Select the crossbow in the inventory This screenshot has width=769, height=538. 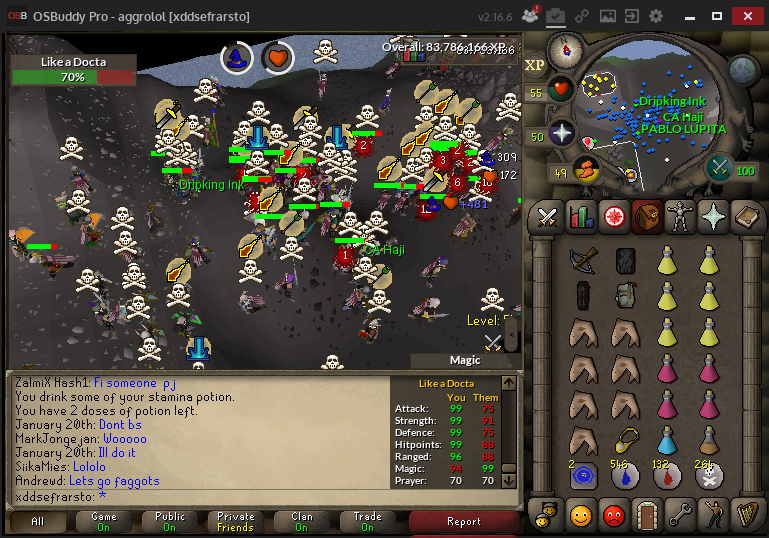click(x=581, y=260)
